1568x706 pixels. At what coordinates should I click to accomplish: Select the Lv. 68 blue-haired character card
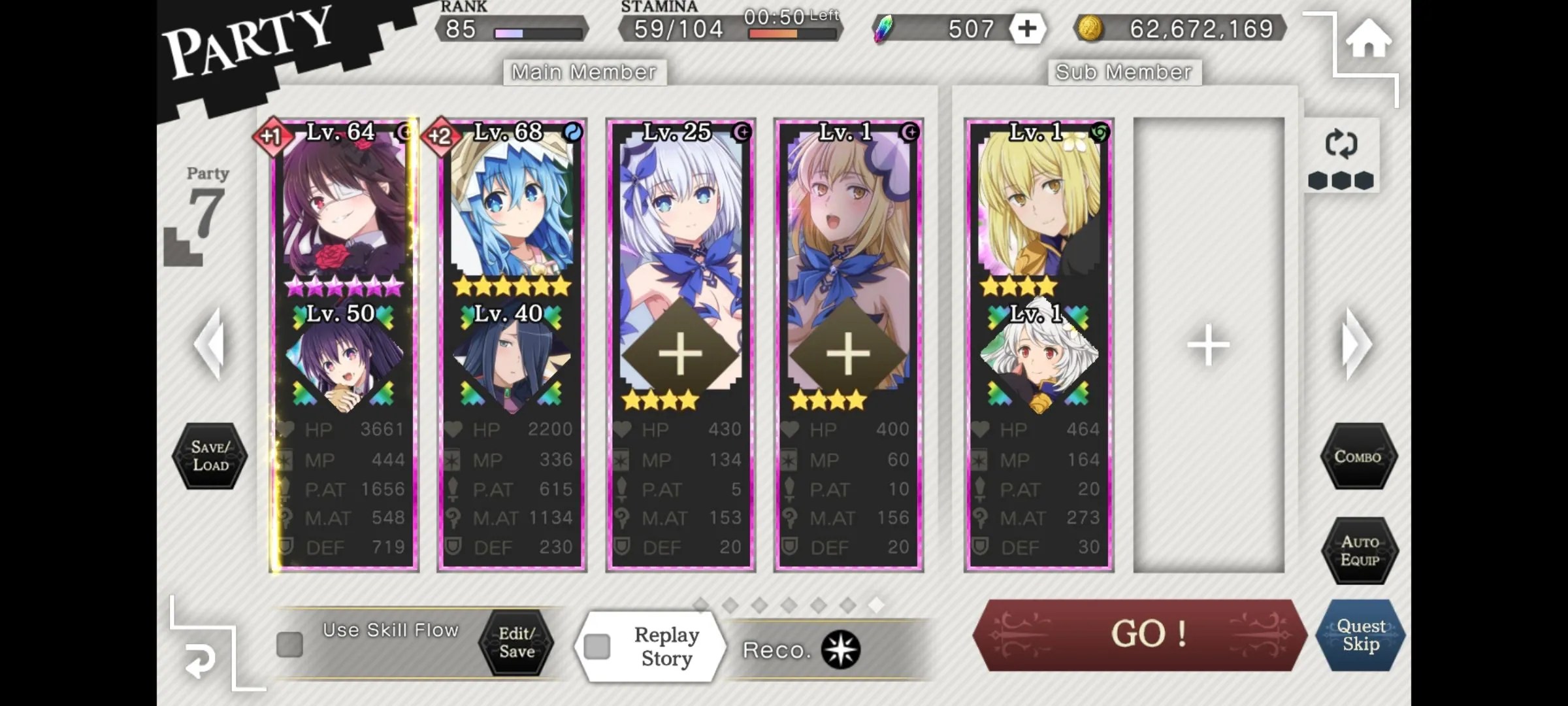512,209
